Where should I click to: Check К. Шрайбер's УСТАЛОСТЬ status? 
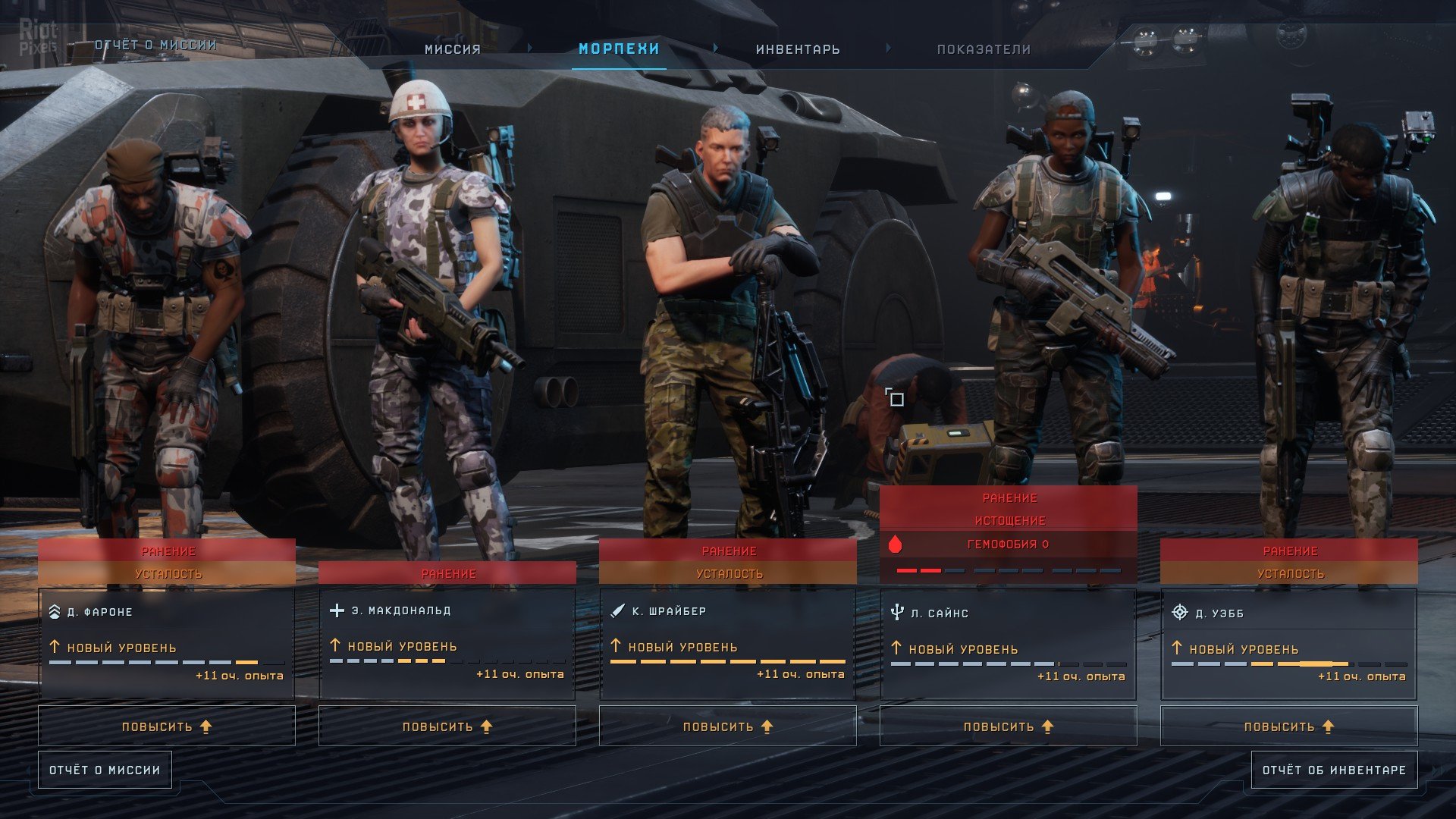(x=728, y=574)
